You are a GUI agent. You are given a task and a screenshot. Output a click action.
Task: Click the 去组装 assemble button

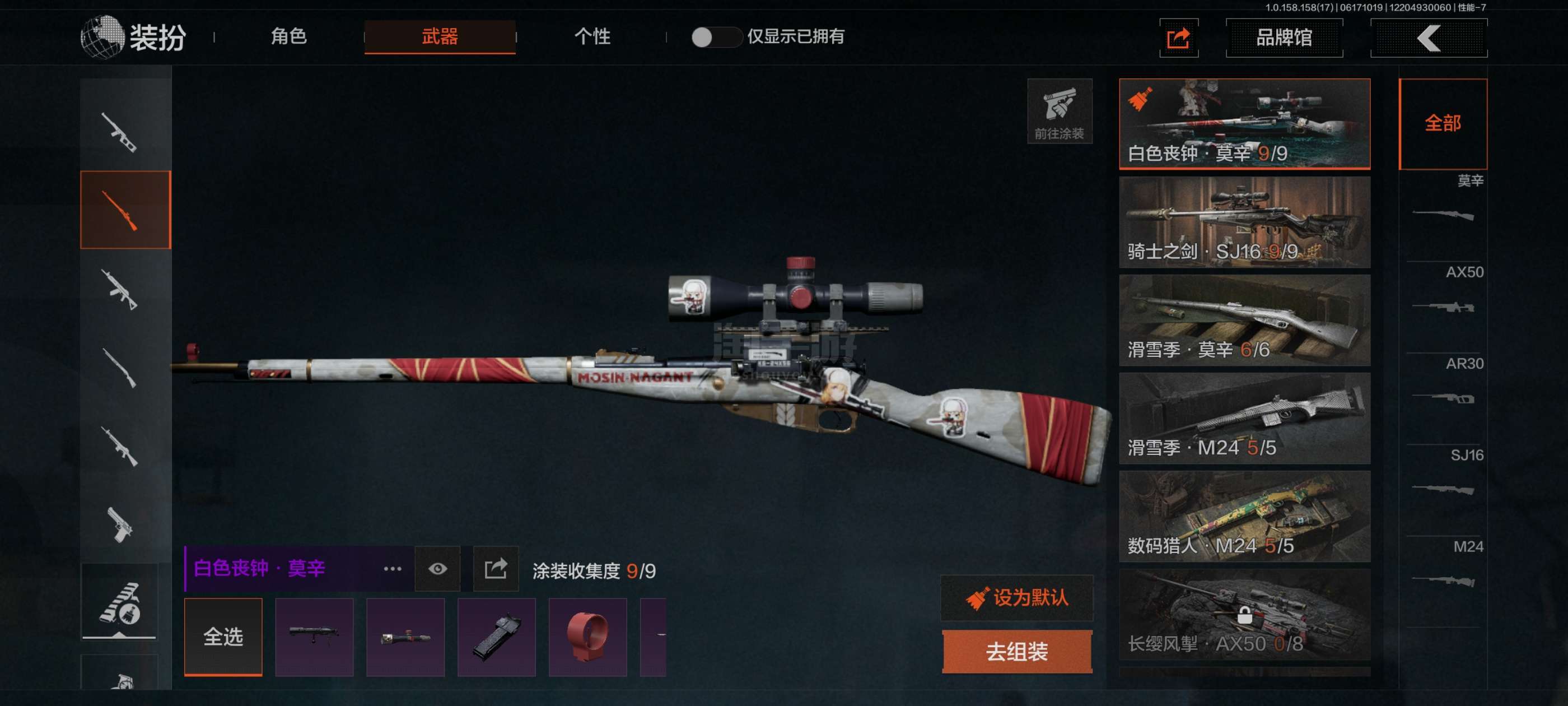pos(1016,652)
